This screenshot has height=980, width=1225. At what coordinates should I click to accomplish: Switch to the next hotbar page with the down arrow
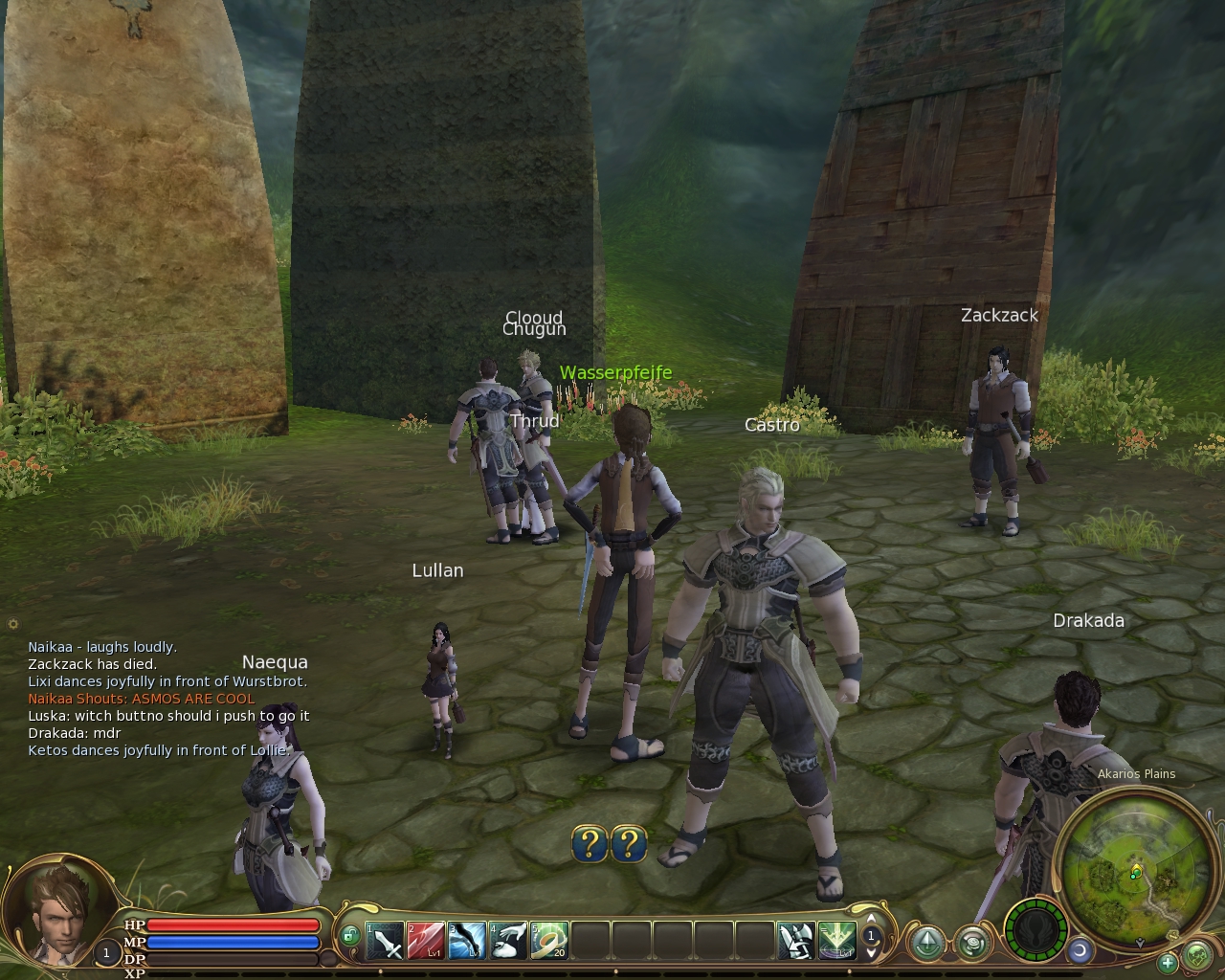[872, 952]
